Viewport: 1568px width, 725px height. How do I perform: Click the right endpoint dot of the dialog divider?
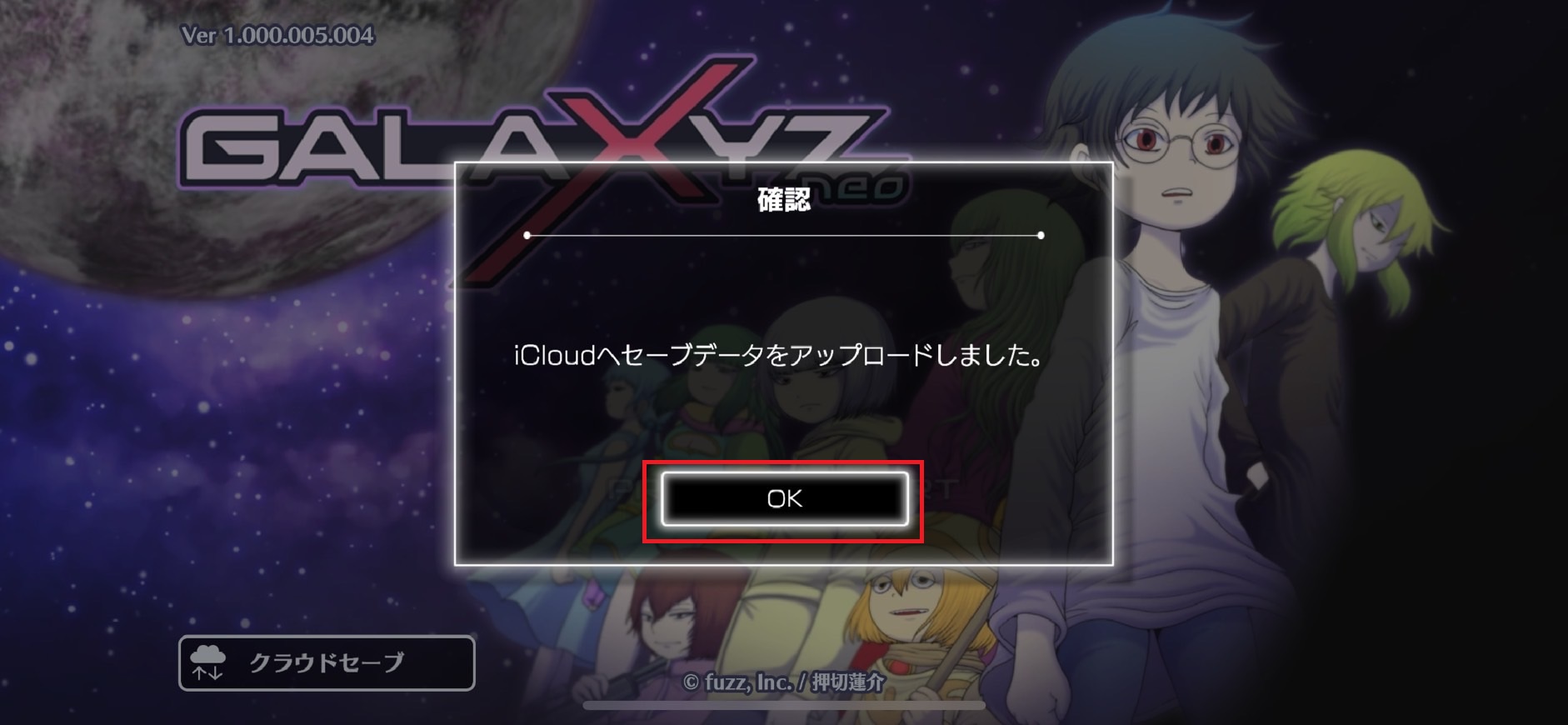click(1040, 236)
